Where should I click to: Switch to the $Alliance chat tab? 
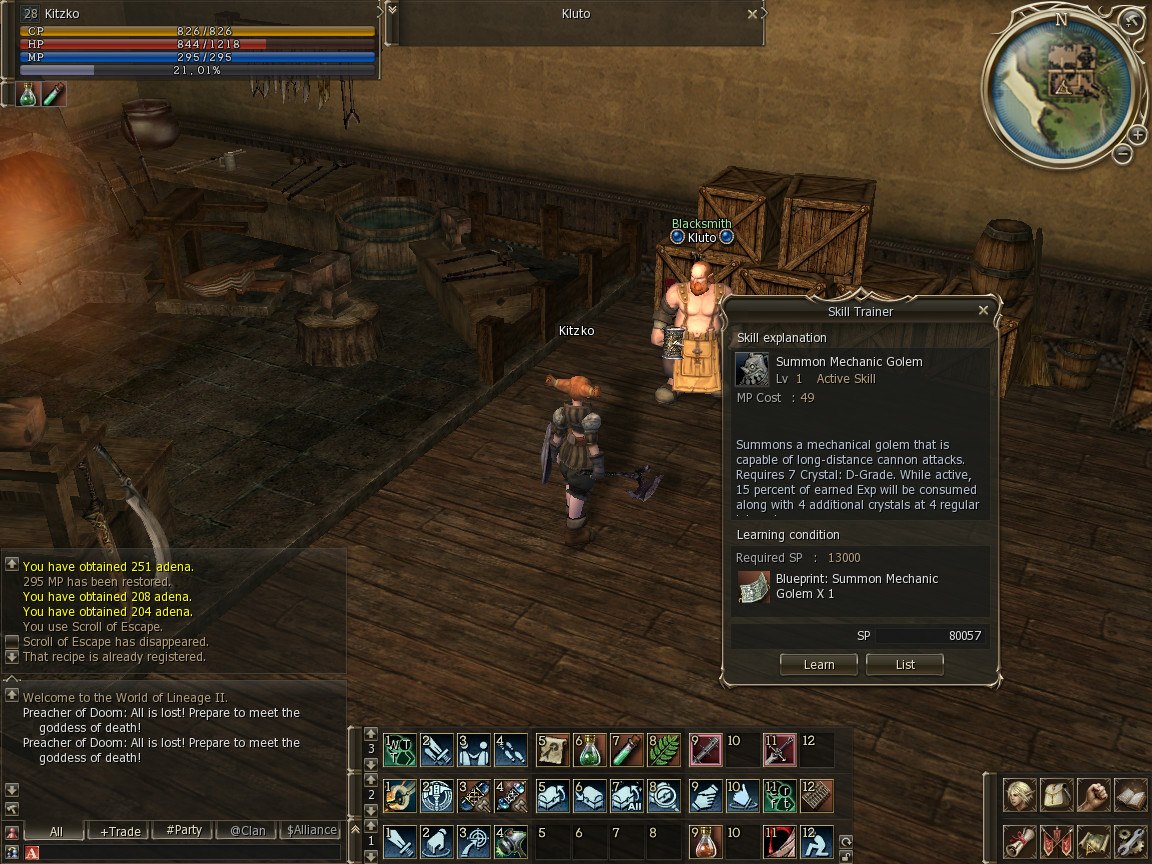pyautogui.click(x=311, y=831)
